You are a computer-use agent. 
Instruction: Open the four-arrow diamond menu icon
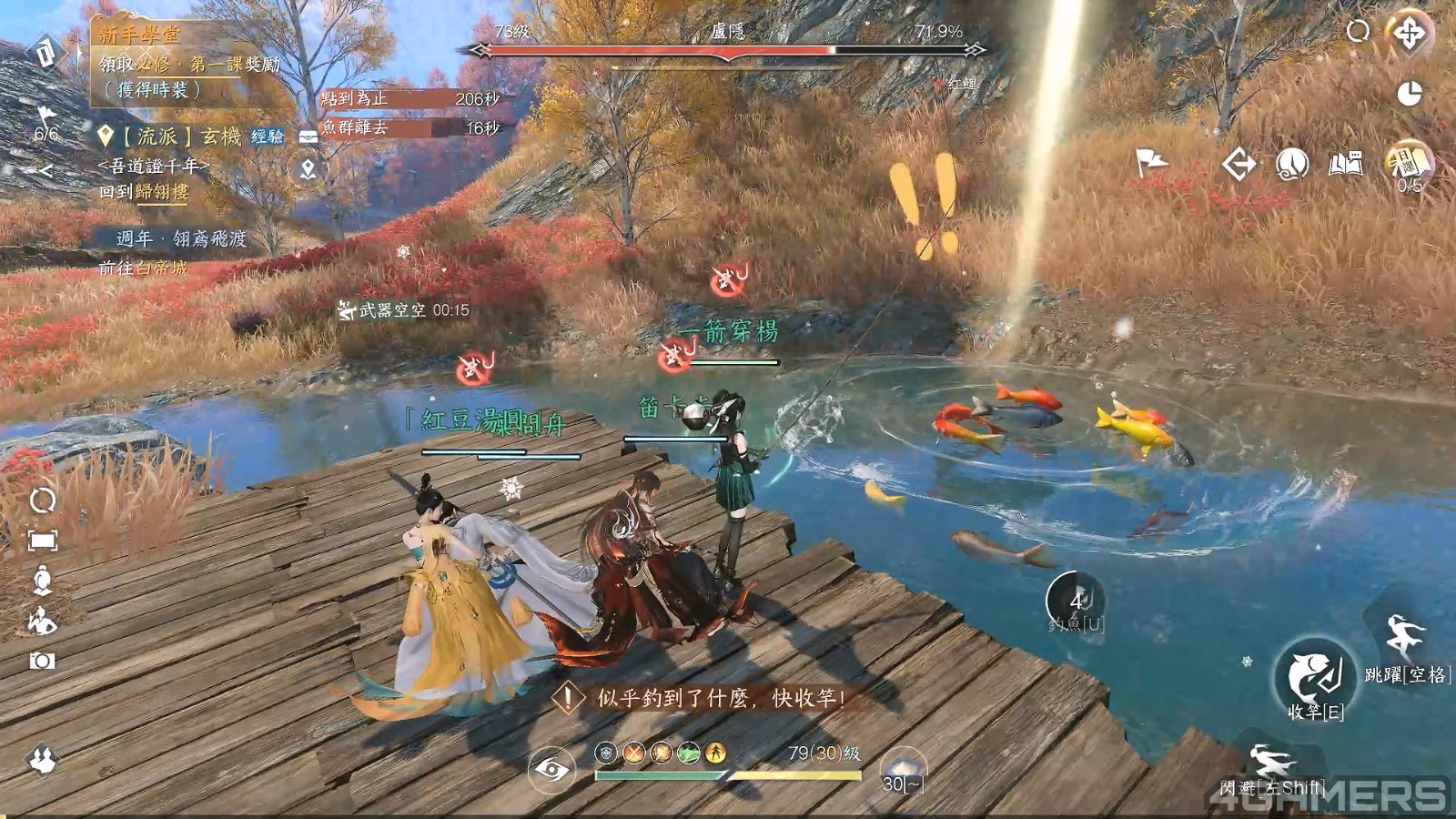click(x=1409, y=34)
